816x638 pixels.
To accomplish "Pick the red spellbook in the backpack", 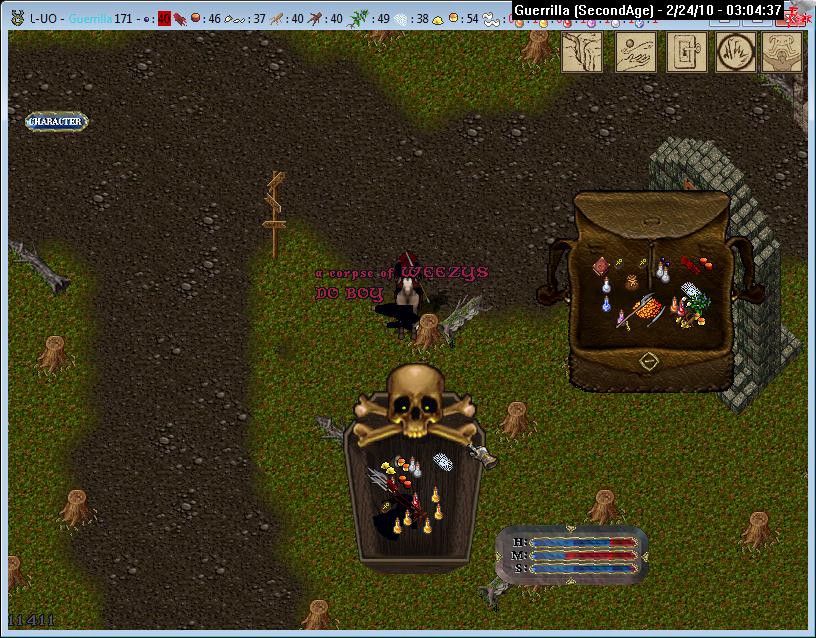I will pos(602,266).
